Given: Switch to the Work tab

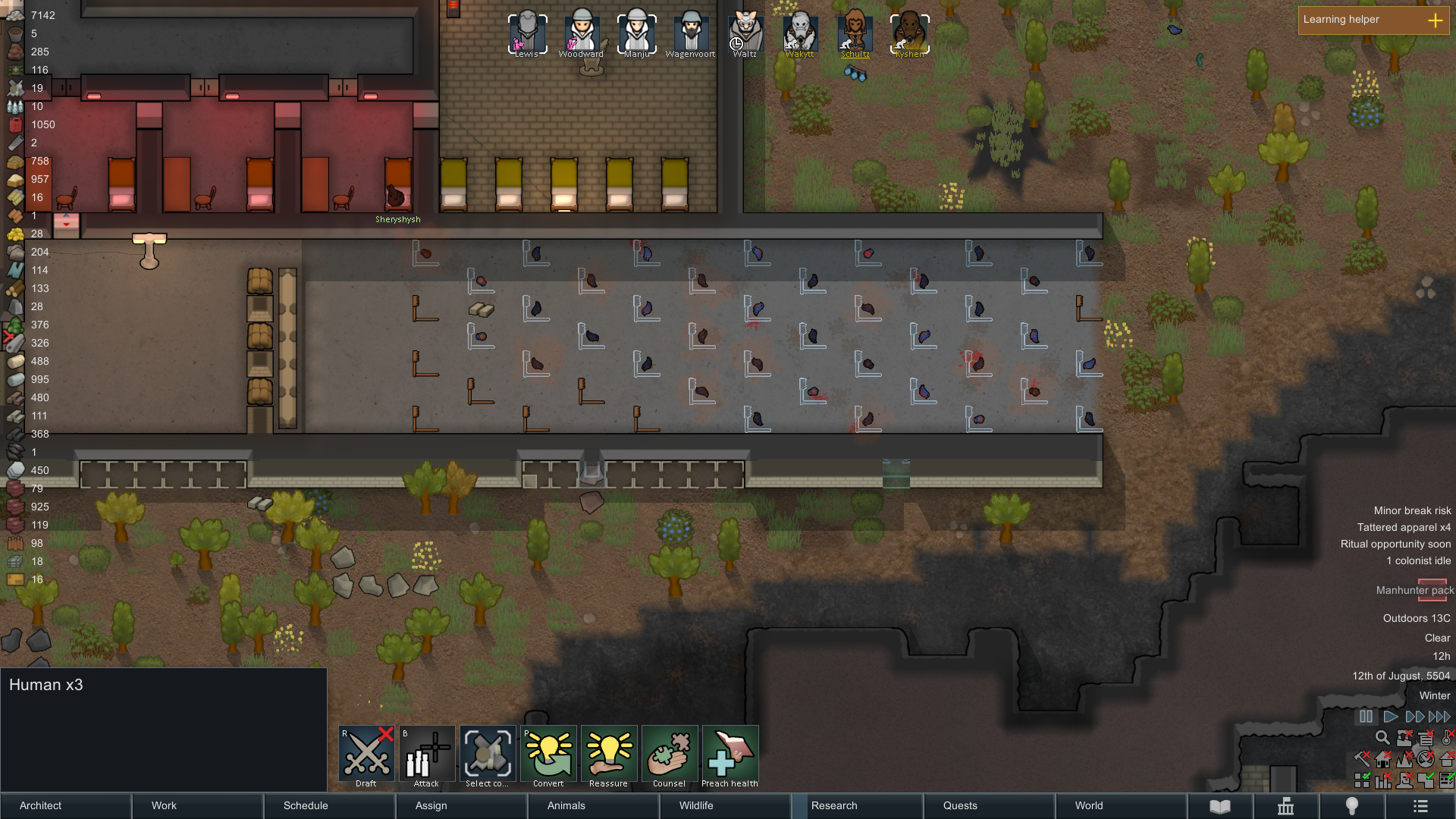Looking at the screenshot, I should 197,805.
